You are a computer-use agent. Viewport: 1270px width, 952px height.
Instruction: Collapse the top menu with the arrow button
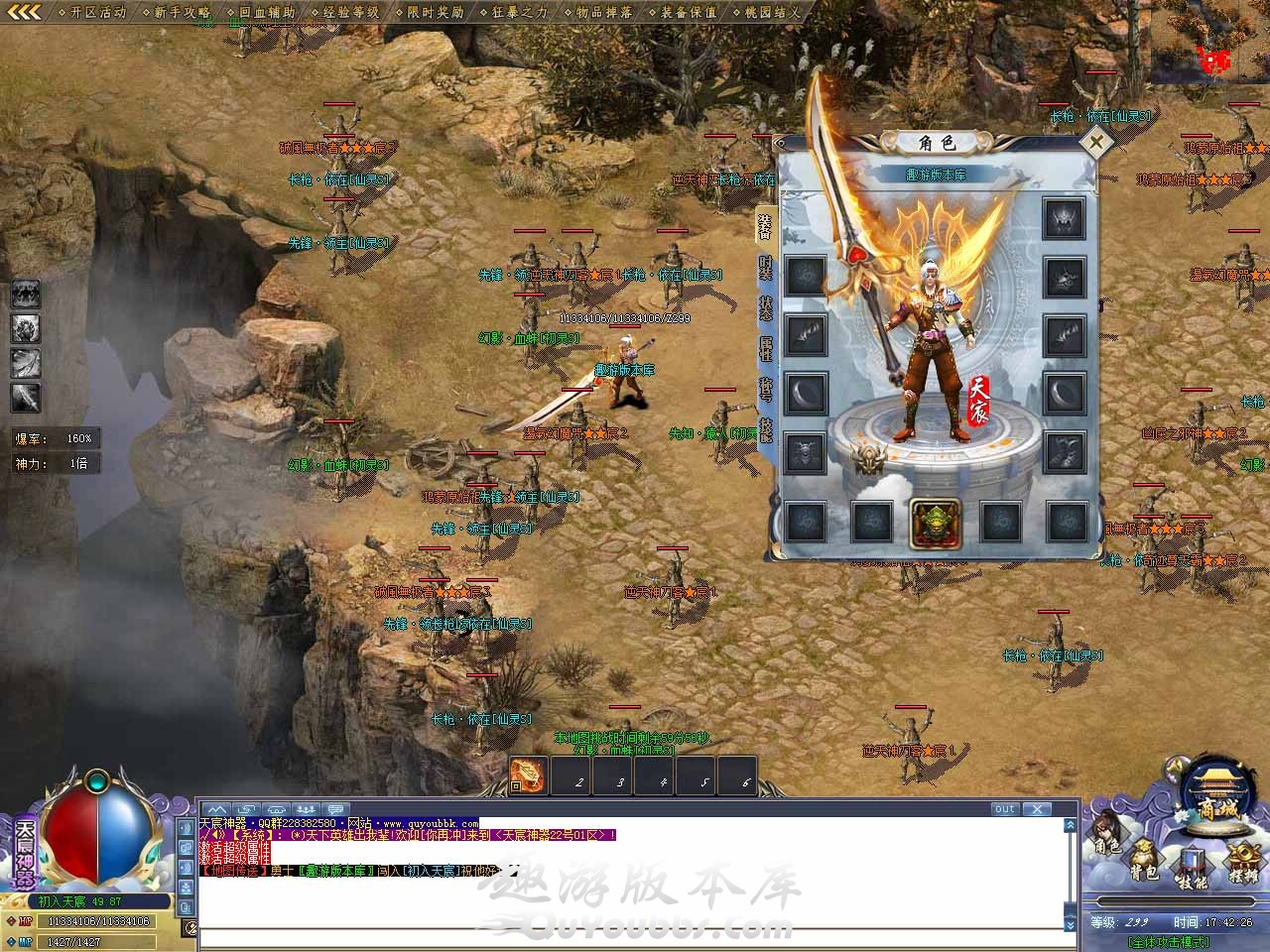click(x=23, y=12)
